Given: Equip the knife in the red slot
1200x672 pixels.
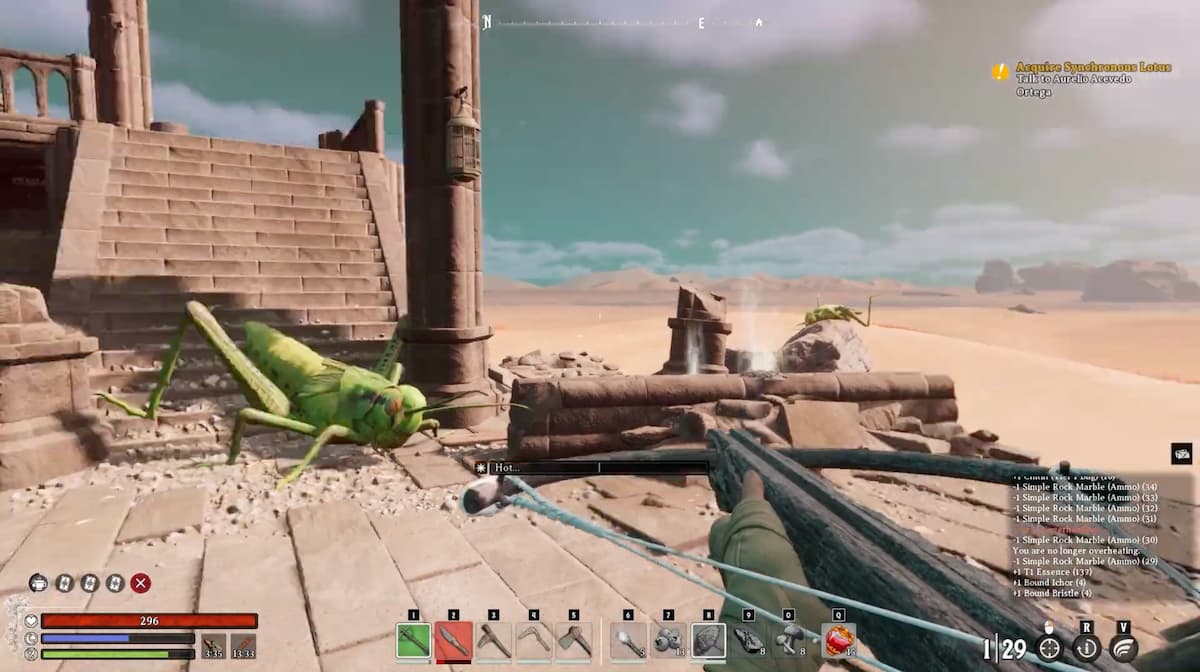Looking at the screenshot, I should pos(453,640).
